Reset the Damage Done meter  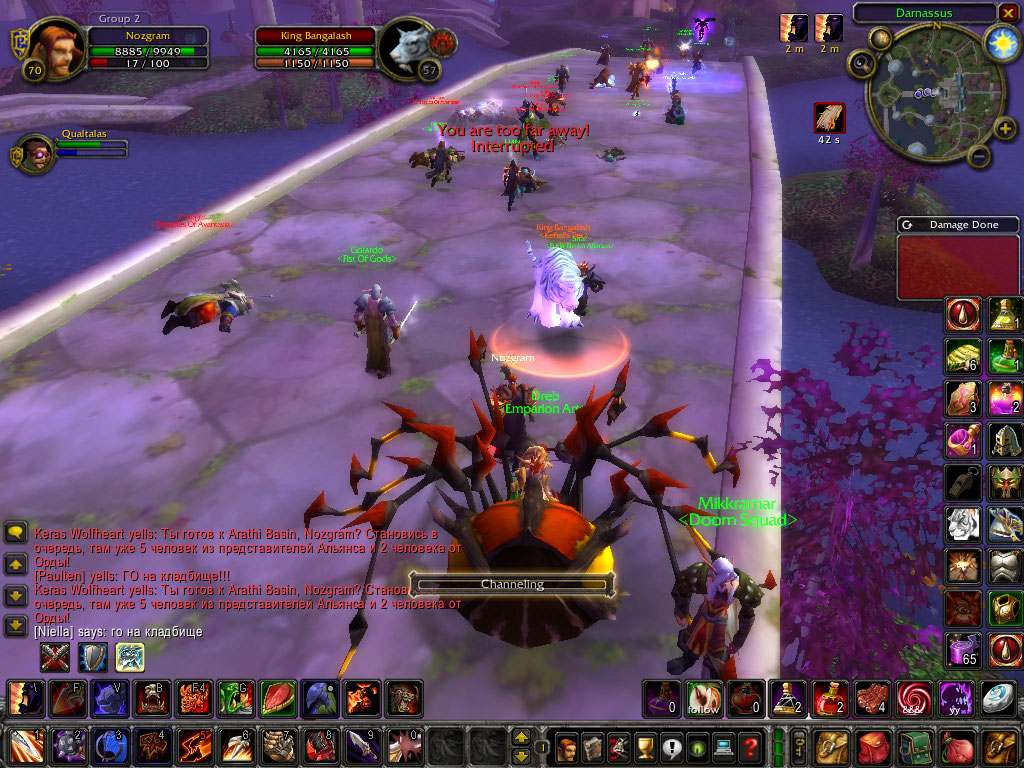point(907,225)
